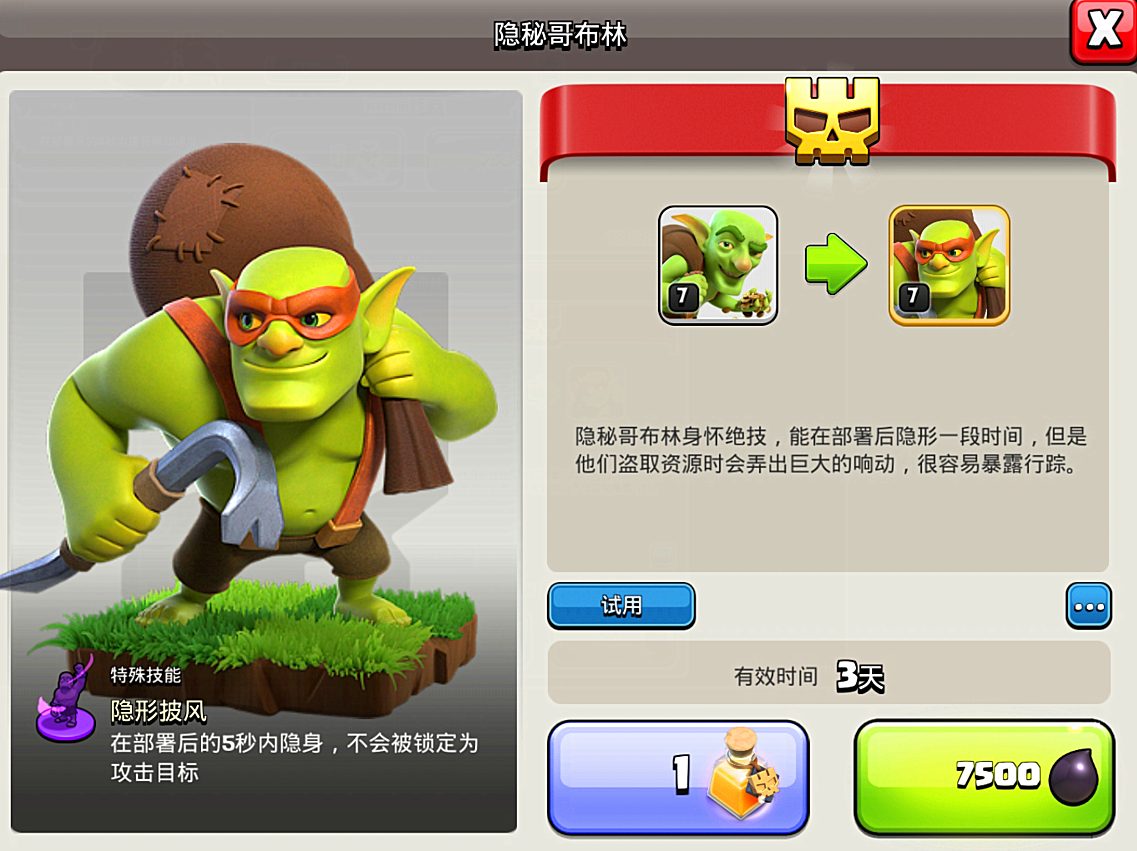The height and width of the screenshot is (851, 1137).
Task: Select the regular Goblin troop icon
Action: click(x=718, y=265)
